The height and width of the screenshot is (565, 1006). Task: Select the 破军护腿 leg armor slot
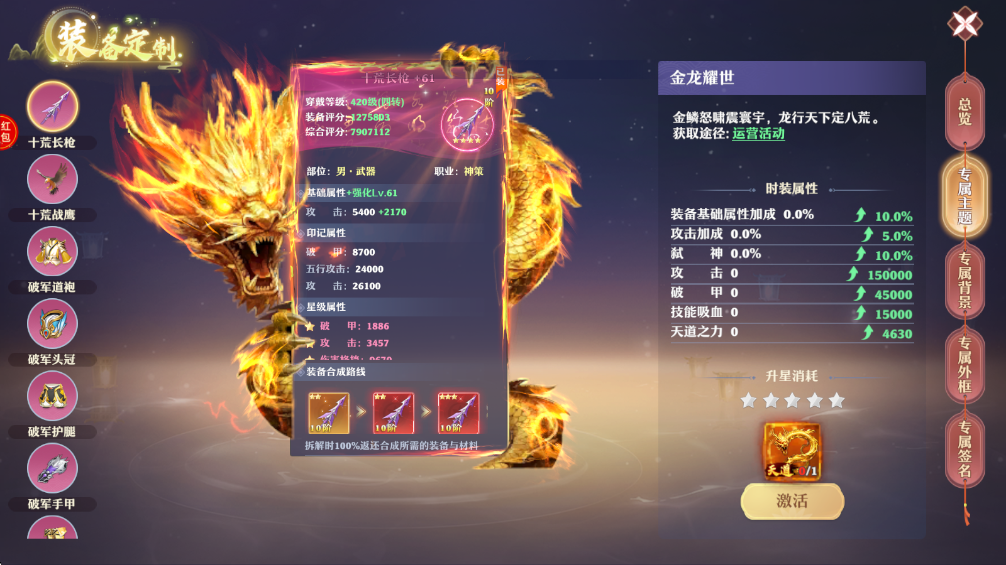pos(52,396)
